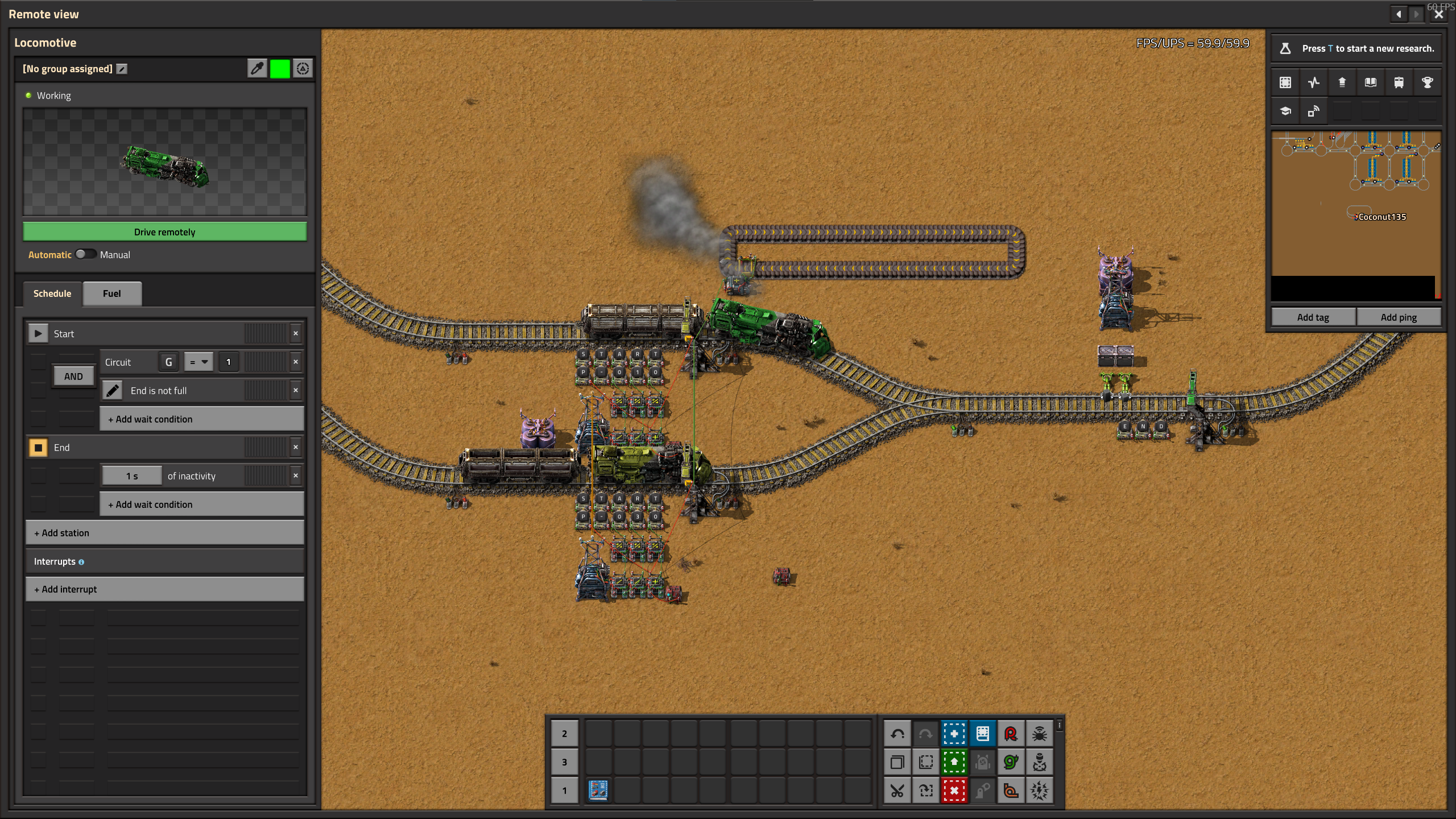Open the train overview icon at top right
This screenshot has width=1456, height=819.
click(x=1399, y=82)
